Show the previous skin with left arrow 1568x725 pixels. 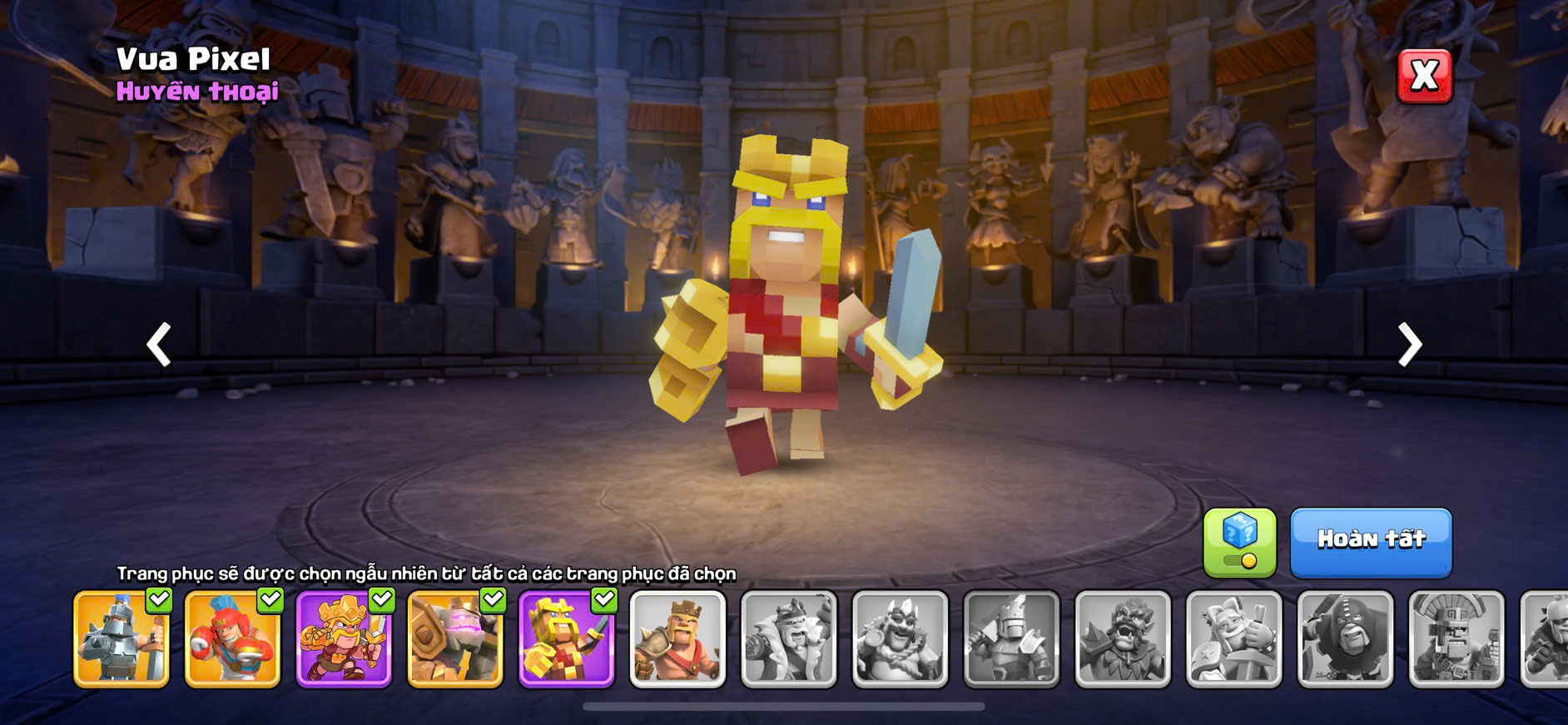click(159, 345)
